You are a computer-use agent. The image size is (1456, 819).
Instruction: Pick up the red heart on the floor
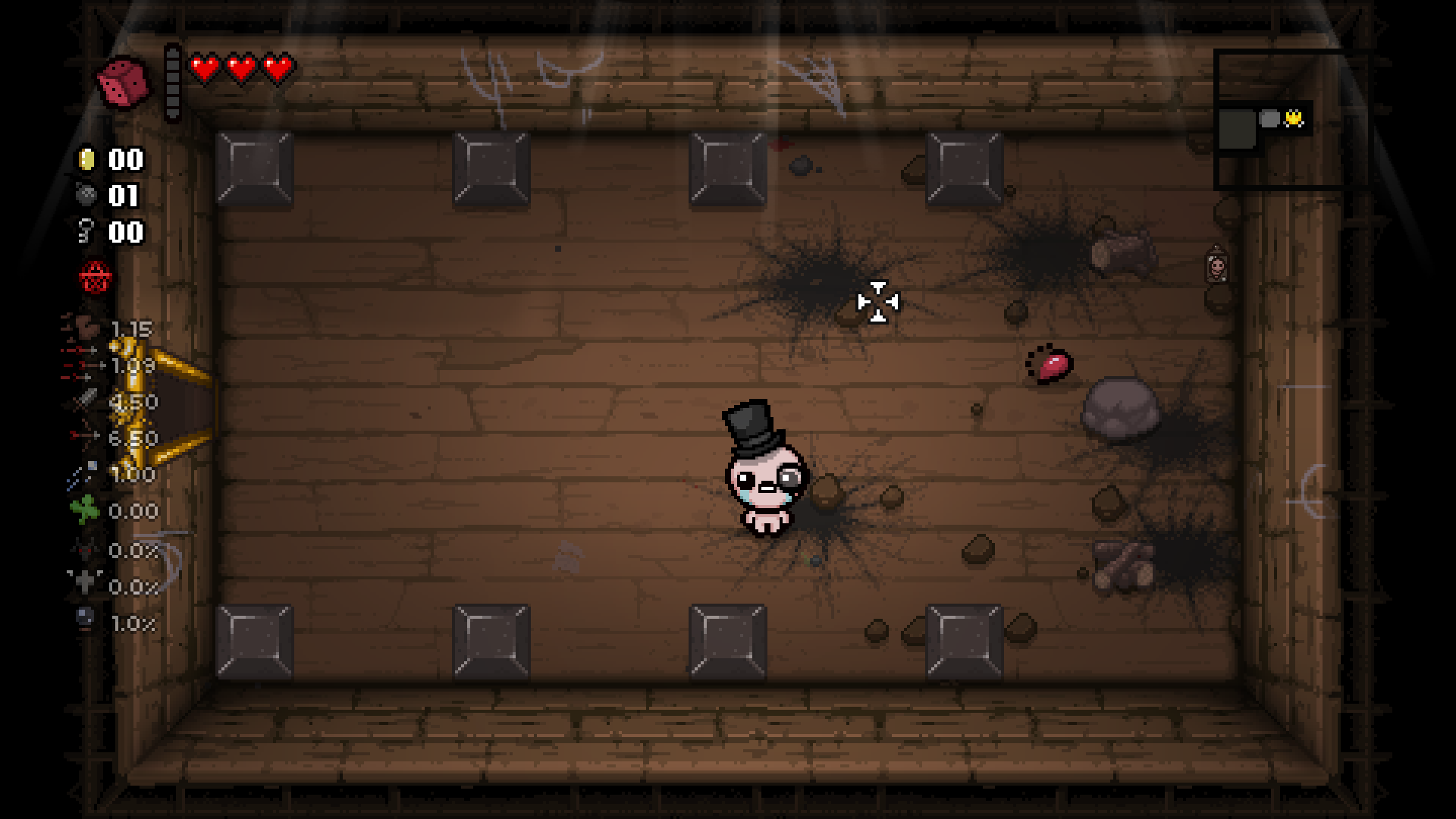(1054, 366)
